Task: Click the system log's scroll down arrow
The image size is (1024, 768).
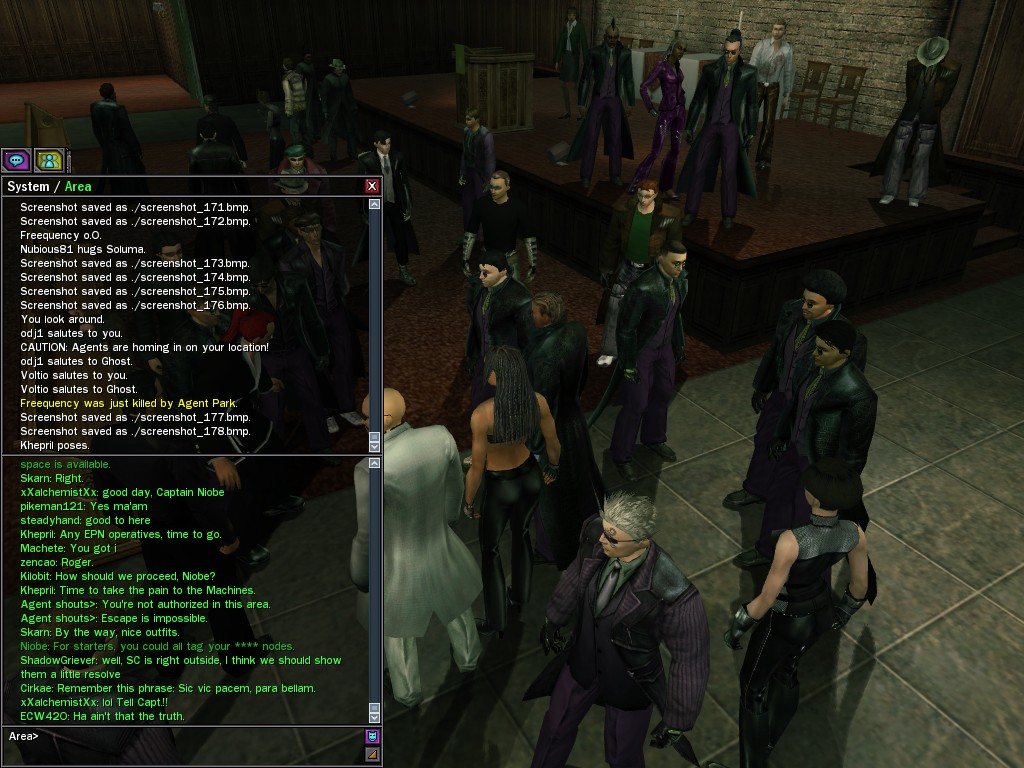Action: pyautogui.click(x=375, y=447)
